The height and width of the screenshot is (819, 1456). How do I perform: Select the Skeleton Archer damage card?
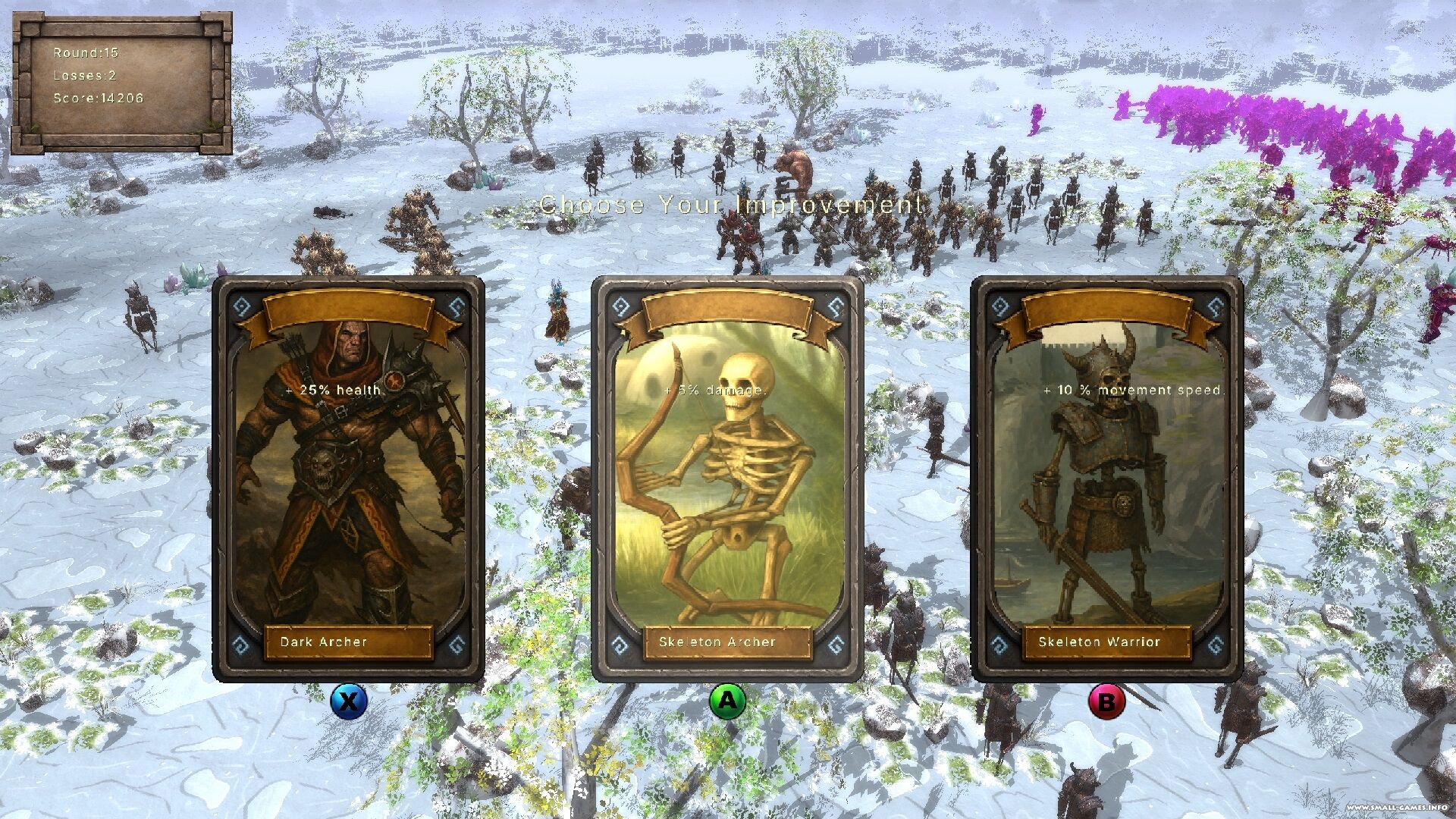point(727,479)
